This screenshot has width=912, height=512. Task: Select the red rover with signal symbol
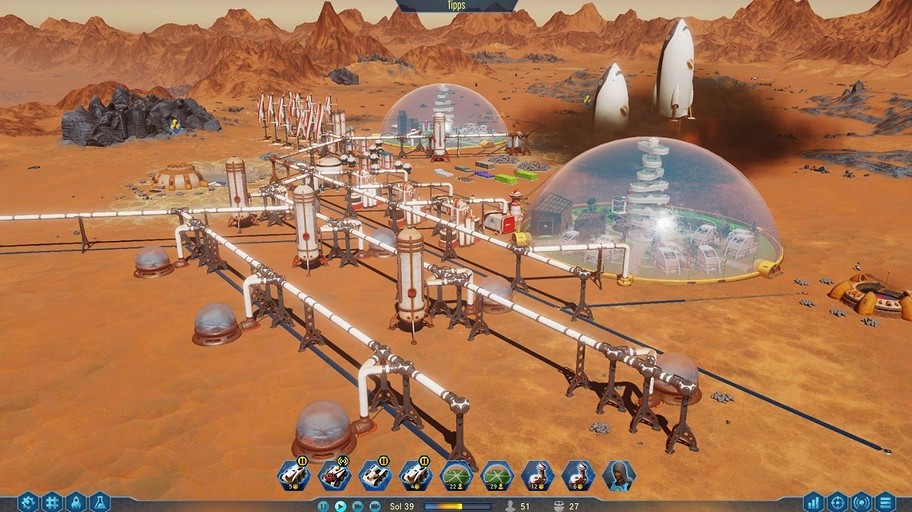pos(333,475)
